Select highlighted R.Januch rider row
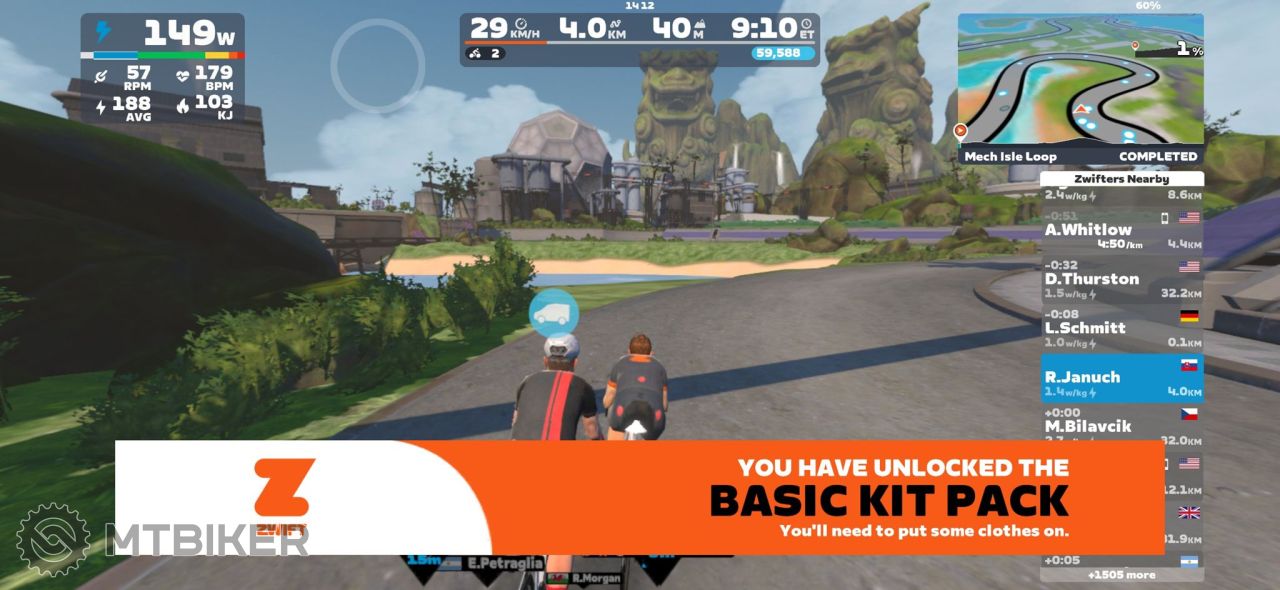This screenshot has width=1280, height=590. point(1121,377)
